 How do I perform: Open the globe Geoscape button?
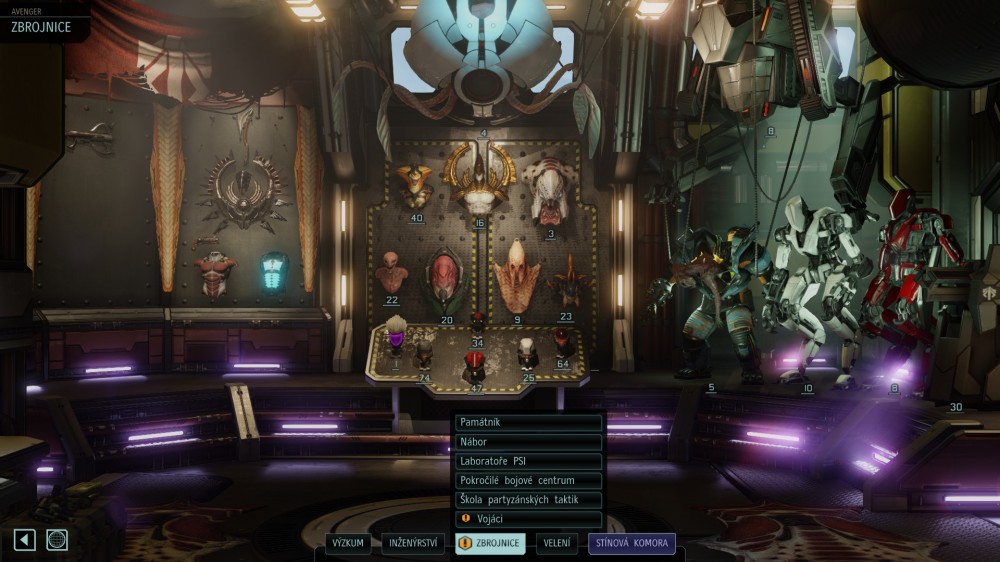pos(57,540)
